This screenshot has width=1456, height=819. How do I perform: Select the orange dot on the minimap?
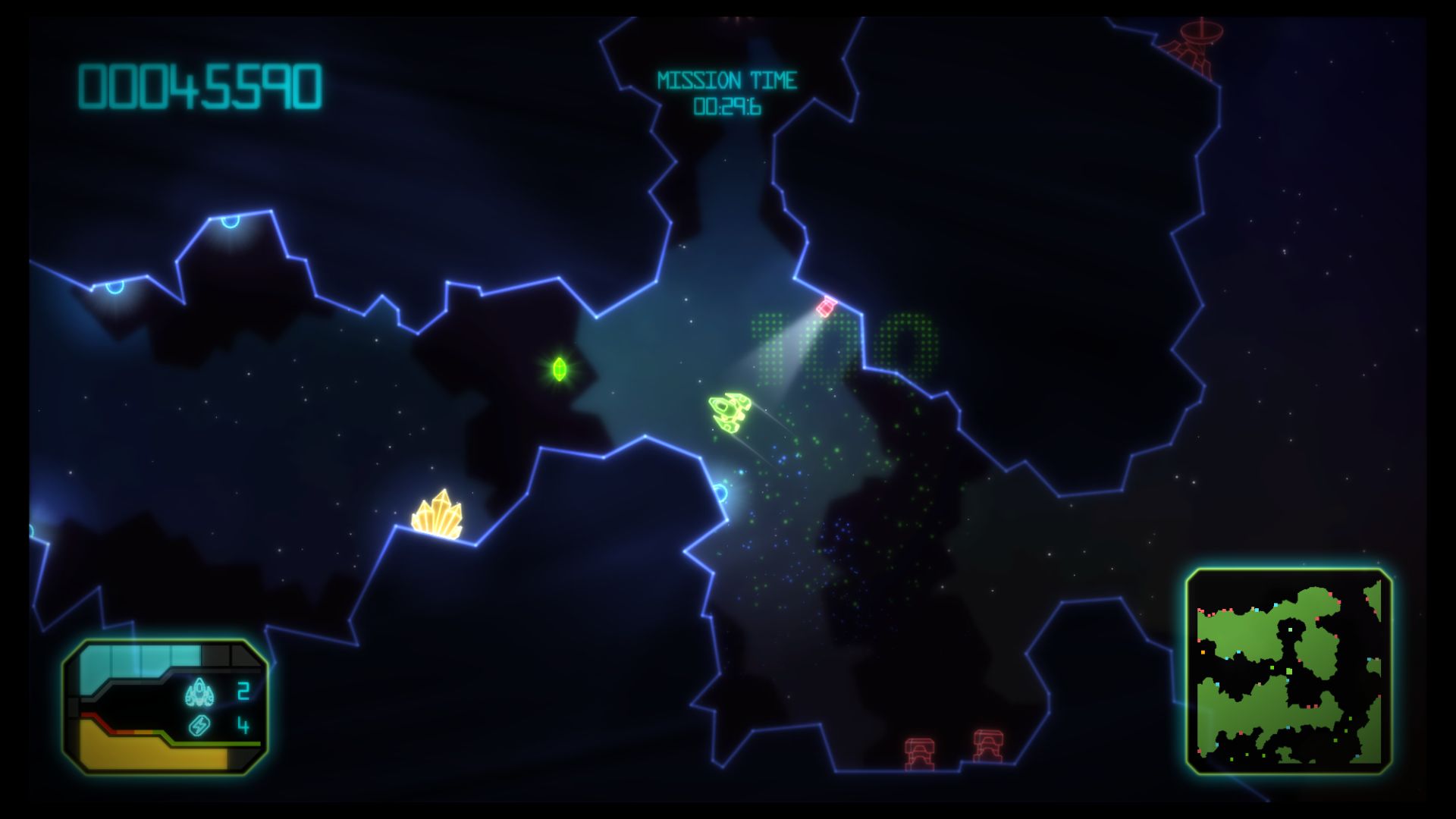point(1202,652)
